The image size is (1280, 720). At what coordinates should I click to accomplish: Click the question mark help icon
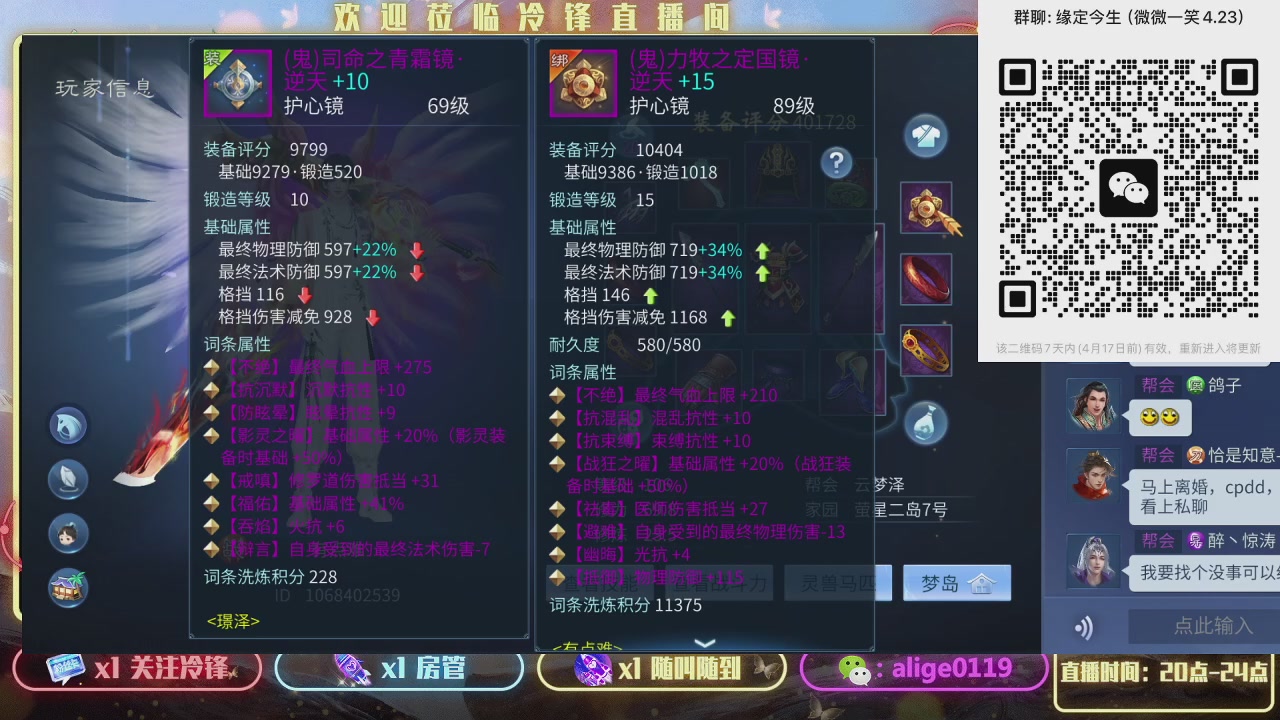pyautogui.click(x=836, y=163)
